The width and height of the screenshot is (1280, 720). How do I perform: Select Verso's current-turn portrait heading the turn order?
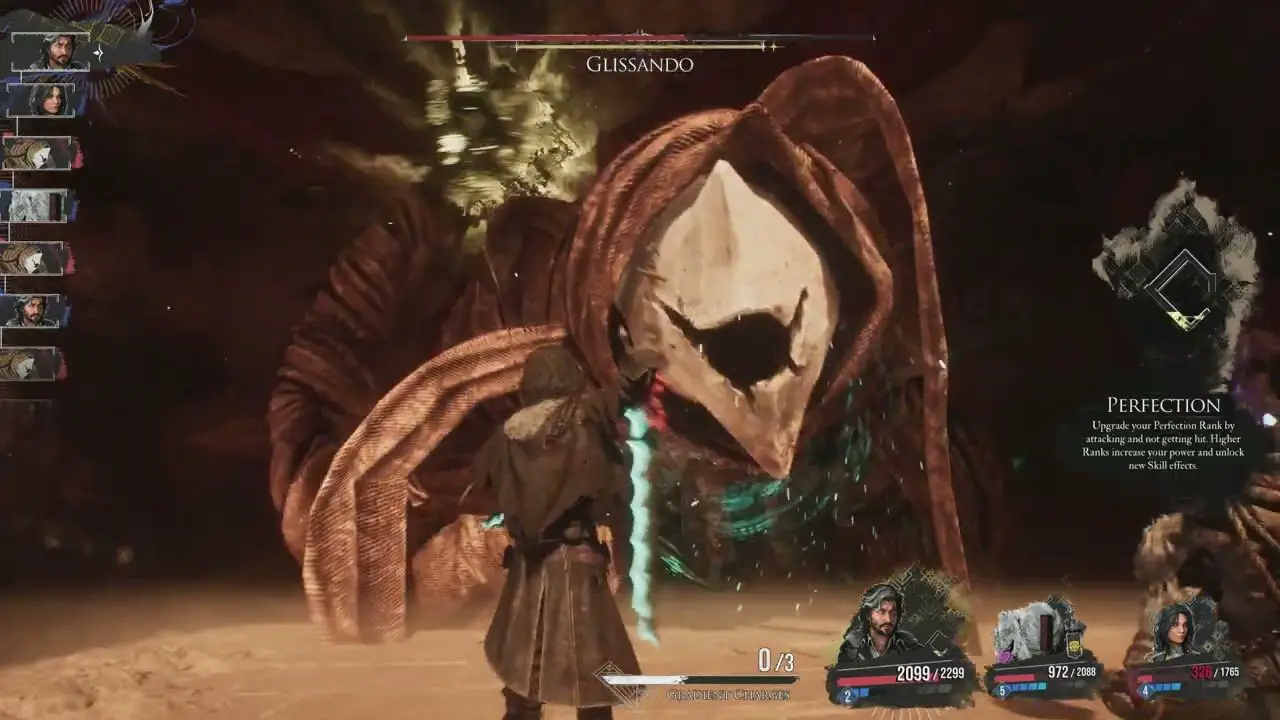(x=52, y=52)
